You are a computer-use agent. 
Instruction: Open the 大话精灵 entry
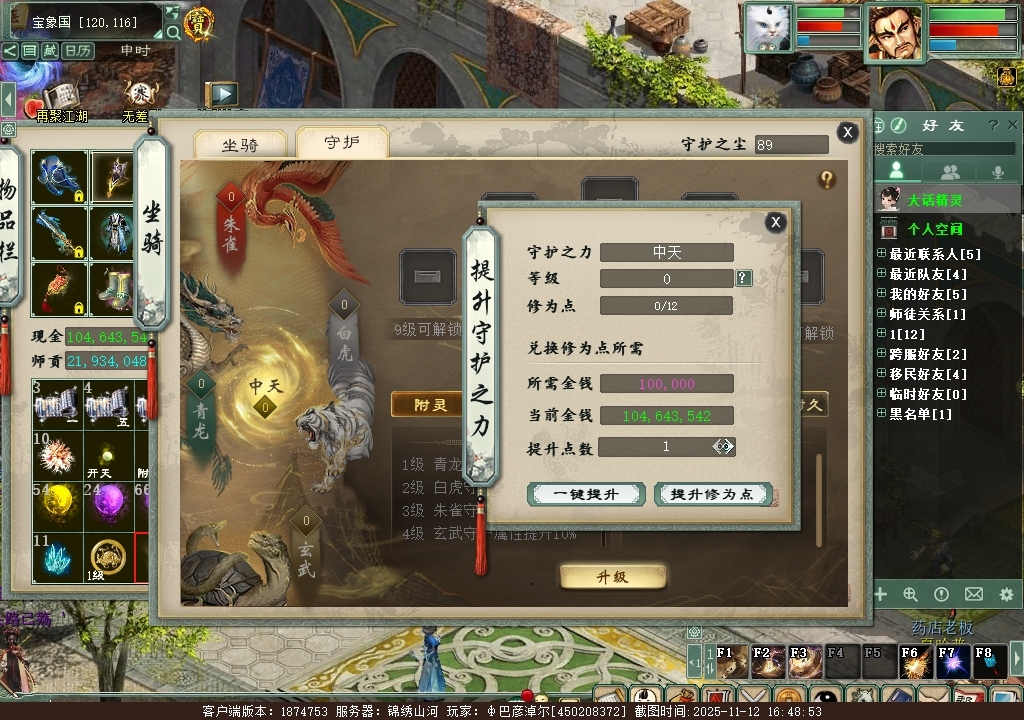click(934, 200)
